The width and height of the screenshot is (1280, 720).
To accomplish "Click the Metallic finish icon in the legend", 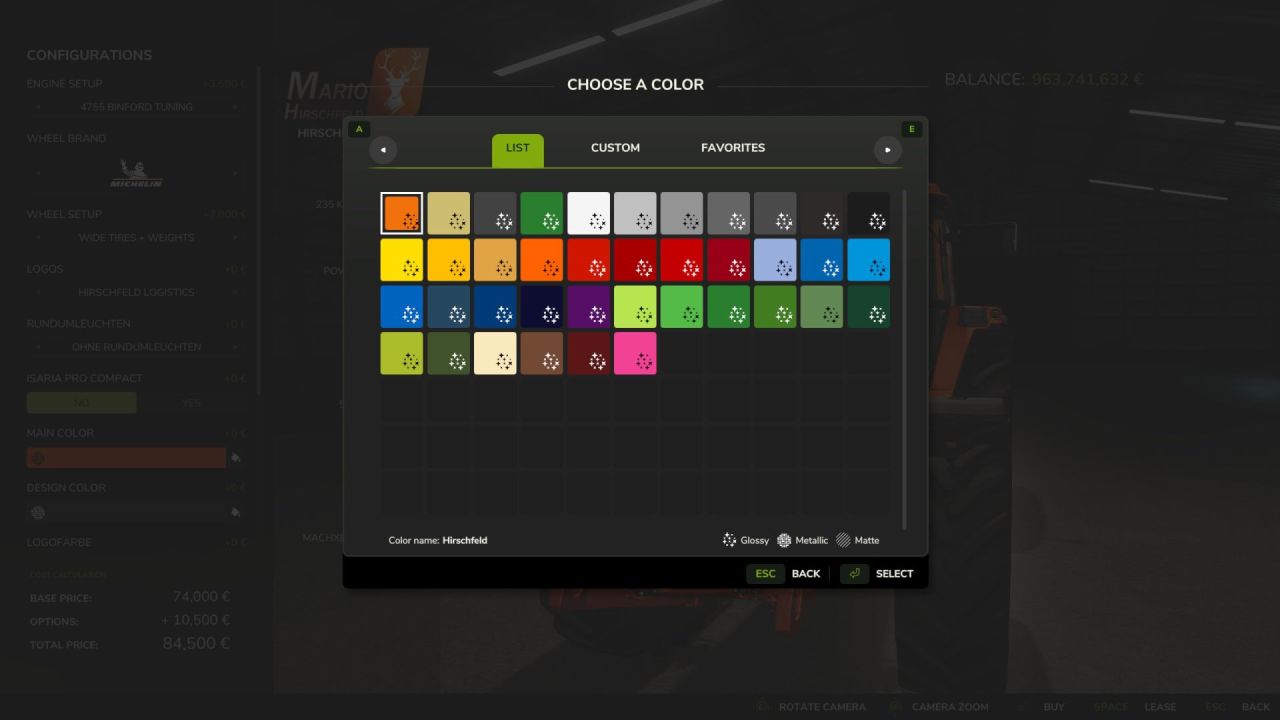I will point(786,540).
